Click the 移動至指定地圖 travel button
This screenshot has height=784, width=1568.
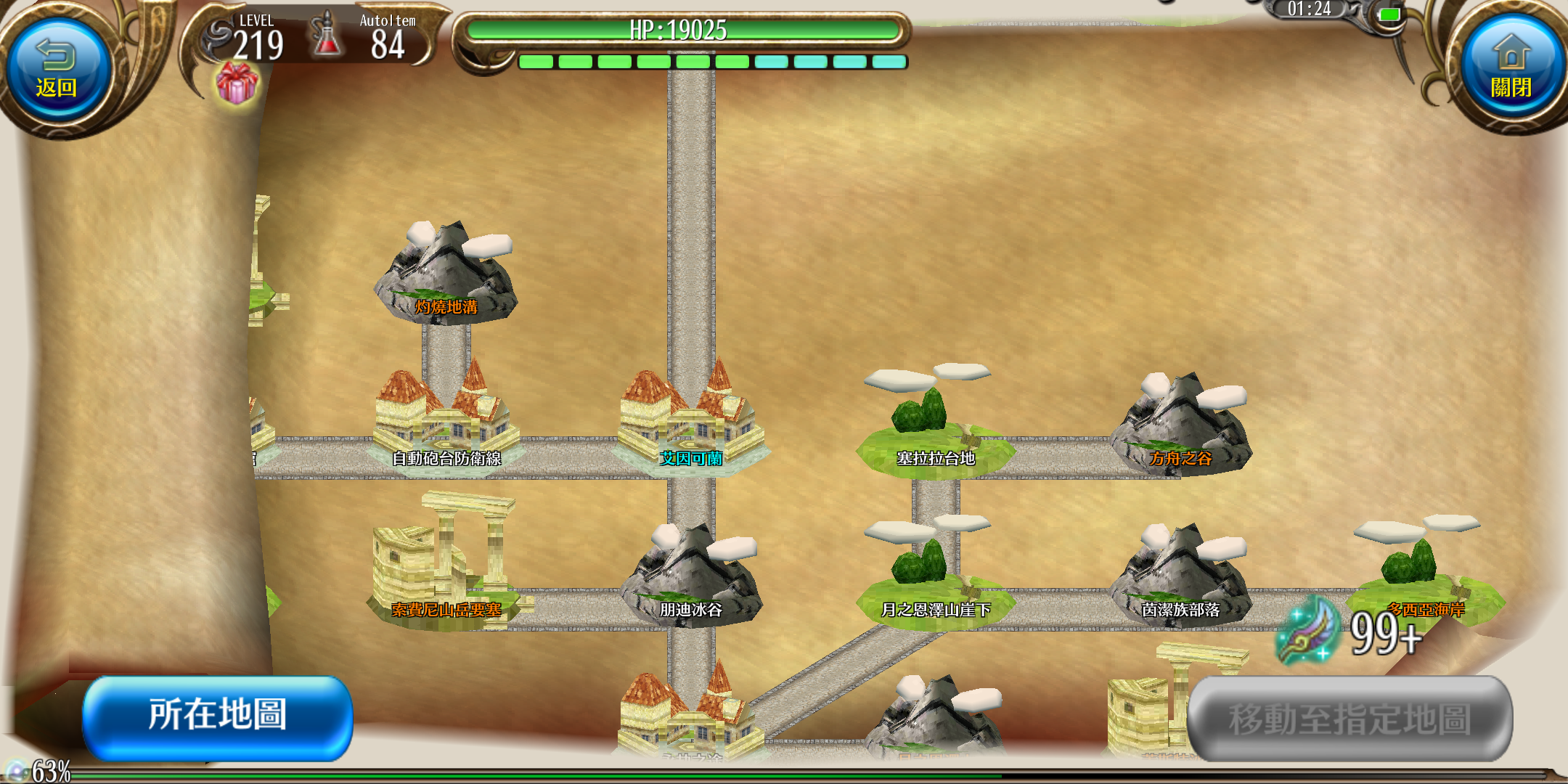[x=1349, y=719]
